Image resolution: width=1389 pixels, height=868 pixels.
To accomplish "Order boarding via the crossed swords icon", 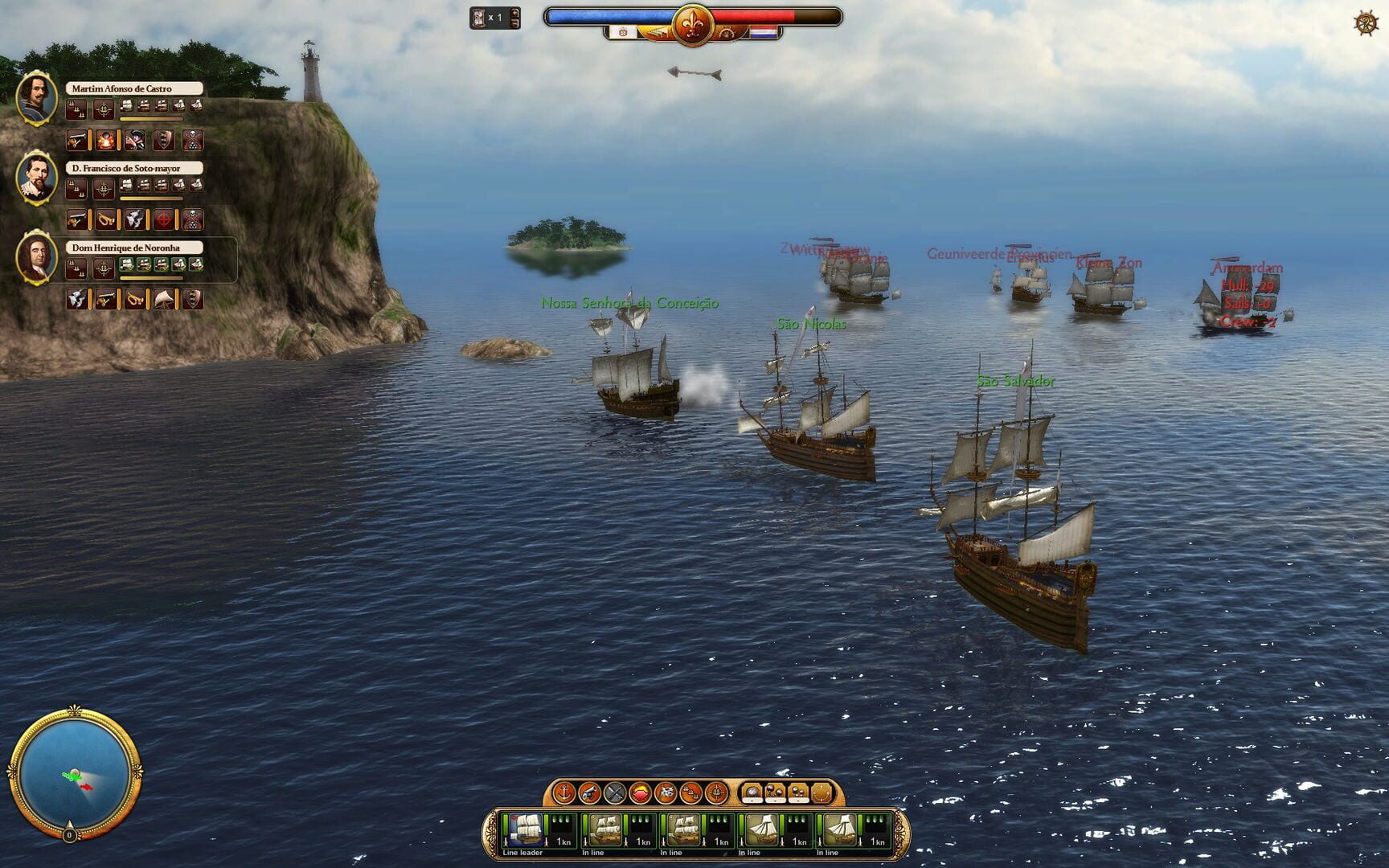I will (x=613, y=794).
